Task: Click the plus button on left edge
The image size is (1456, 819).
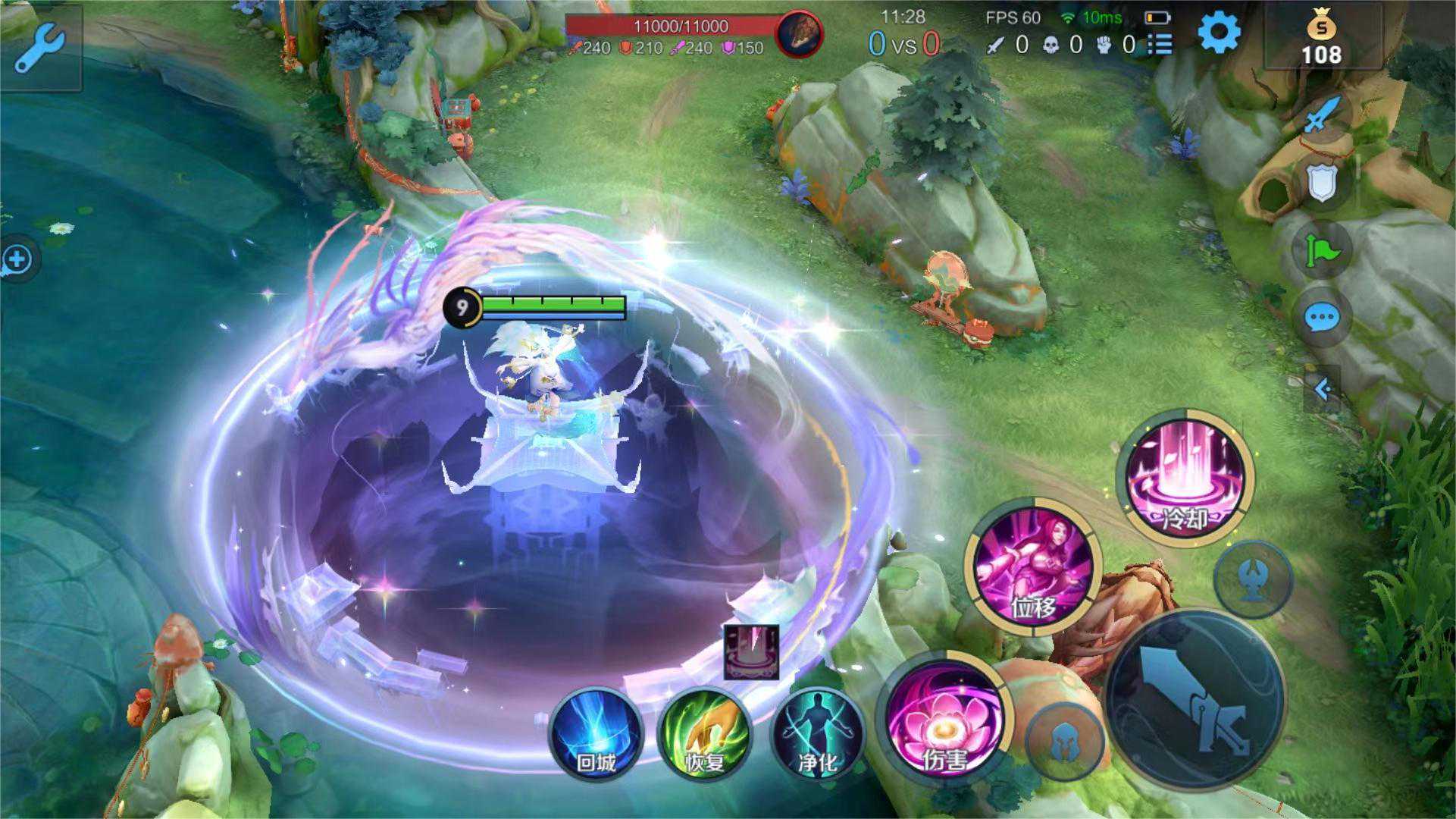Action: click(17, 259)
